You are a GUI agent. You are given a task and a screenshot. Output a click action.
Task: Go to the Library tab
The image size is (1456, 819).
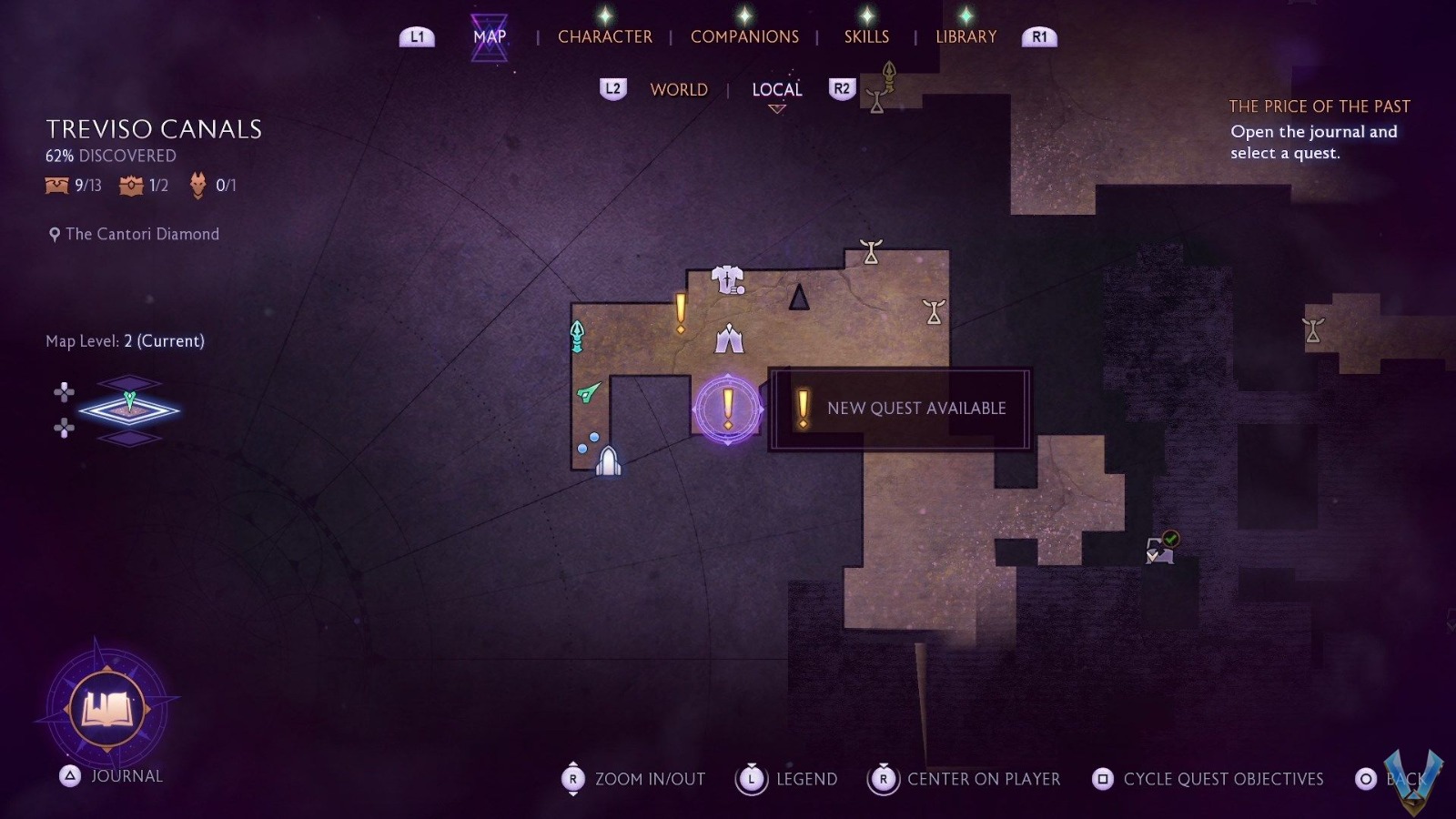pyautogui.click(x=966, y=36)
